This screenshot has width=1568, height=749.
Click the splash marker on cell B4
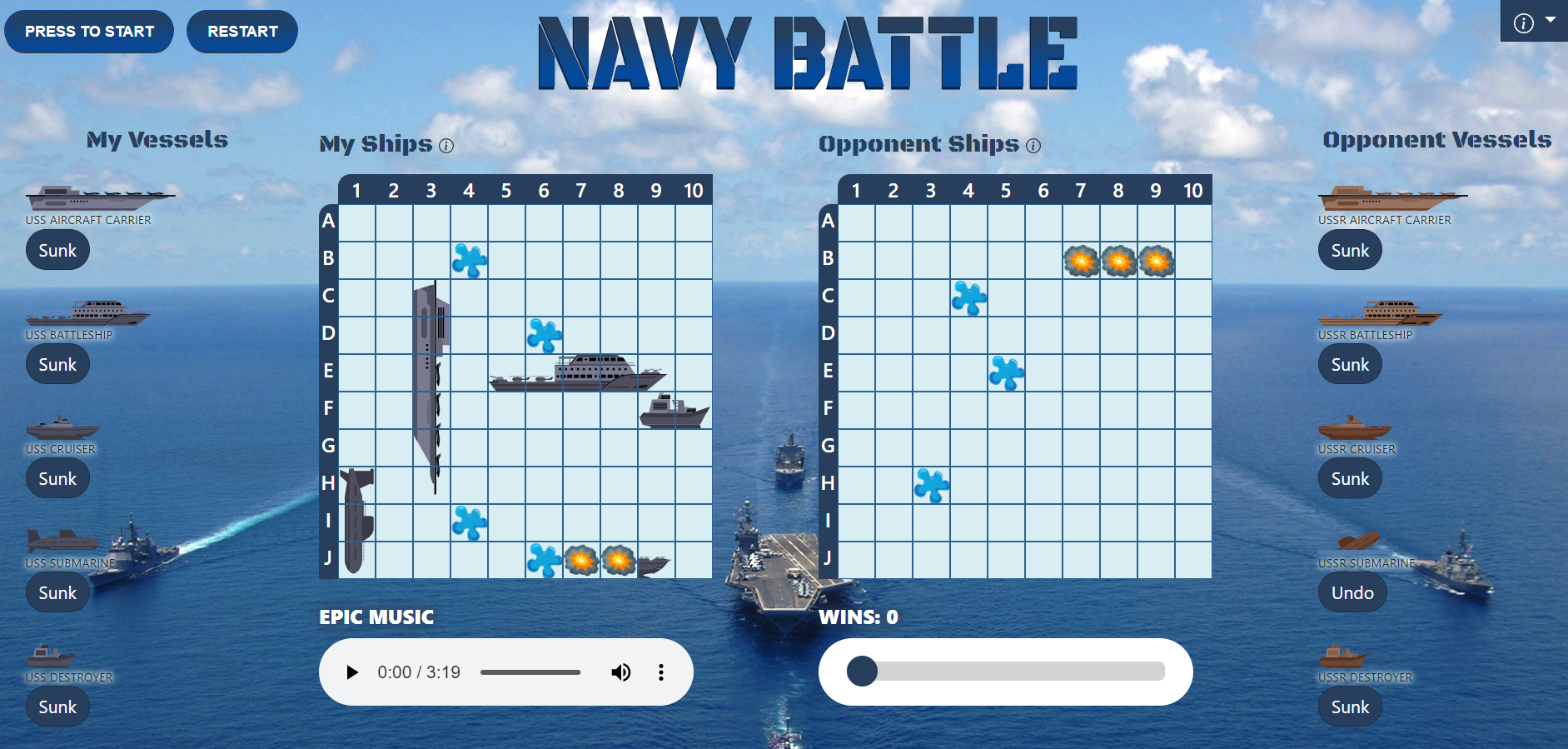(469, 260)
